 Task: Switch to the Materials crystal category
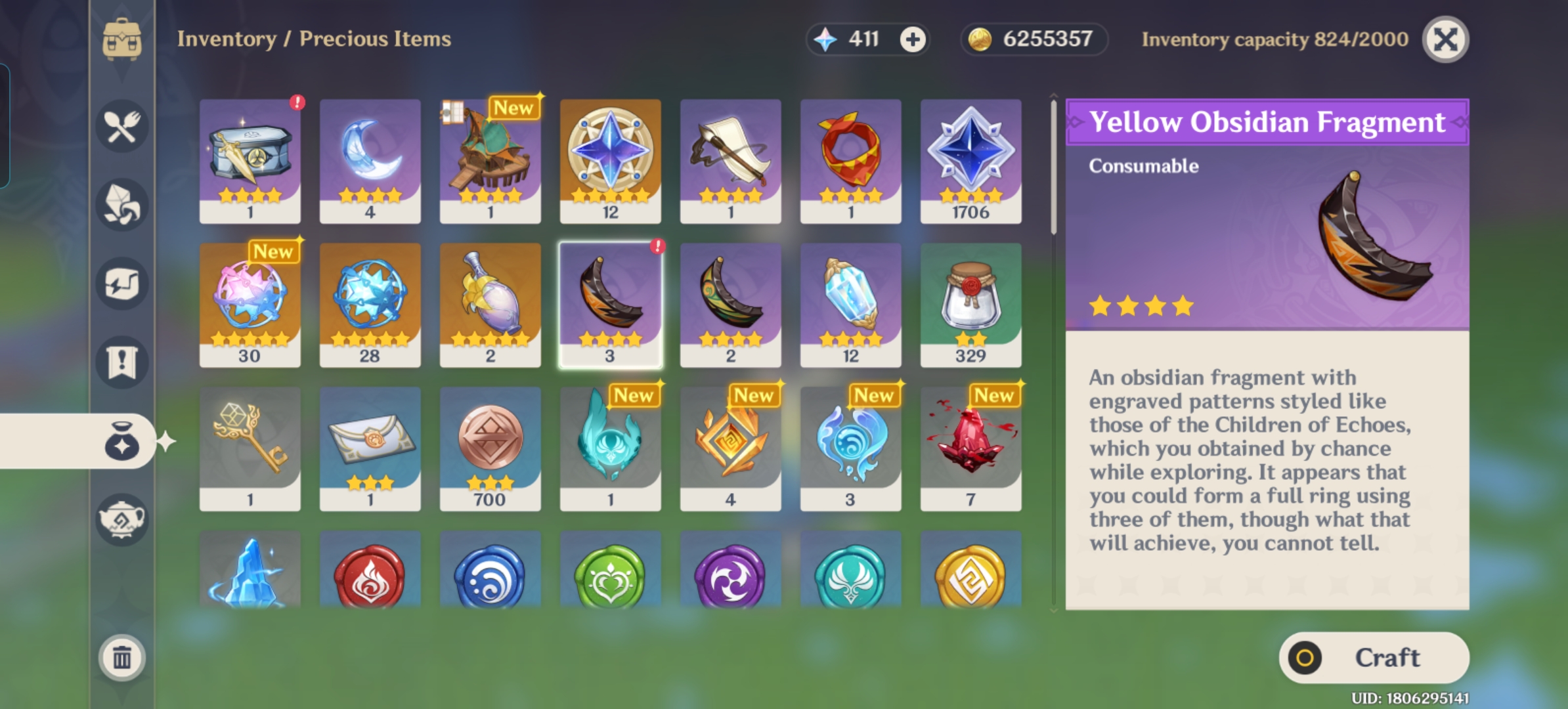coord(122,205)
